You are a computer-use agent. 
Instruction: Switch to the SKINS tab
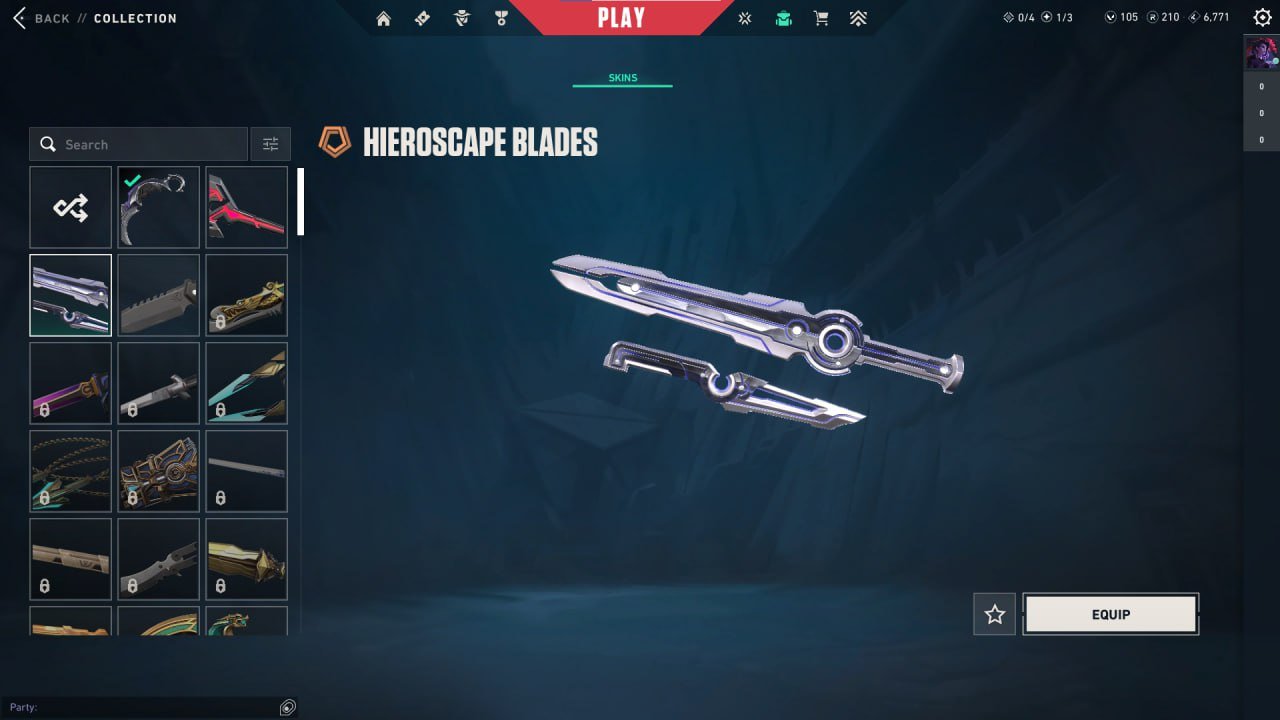pos(622,77)
